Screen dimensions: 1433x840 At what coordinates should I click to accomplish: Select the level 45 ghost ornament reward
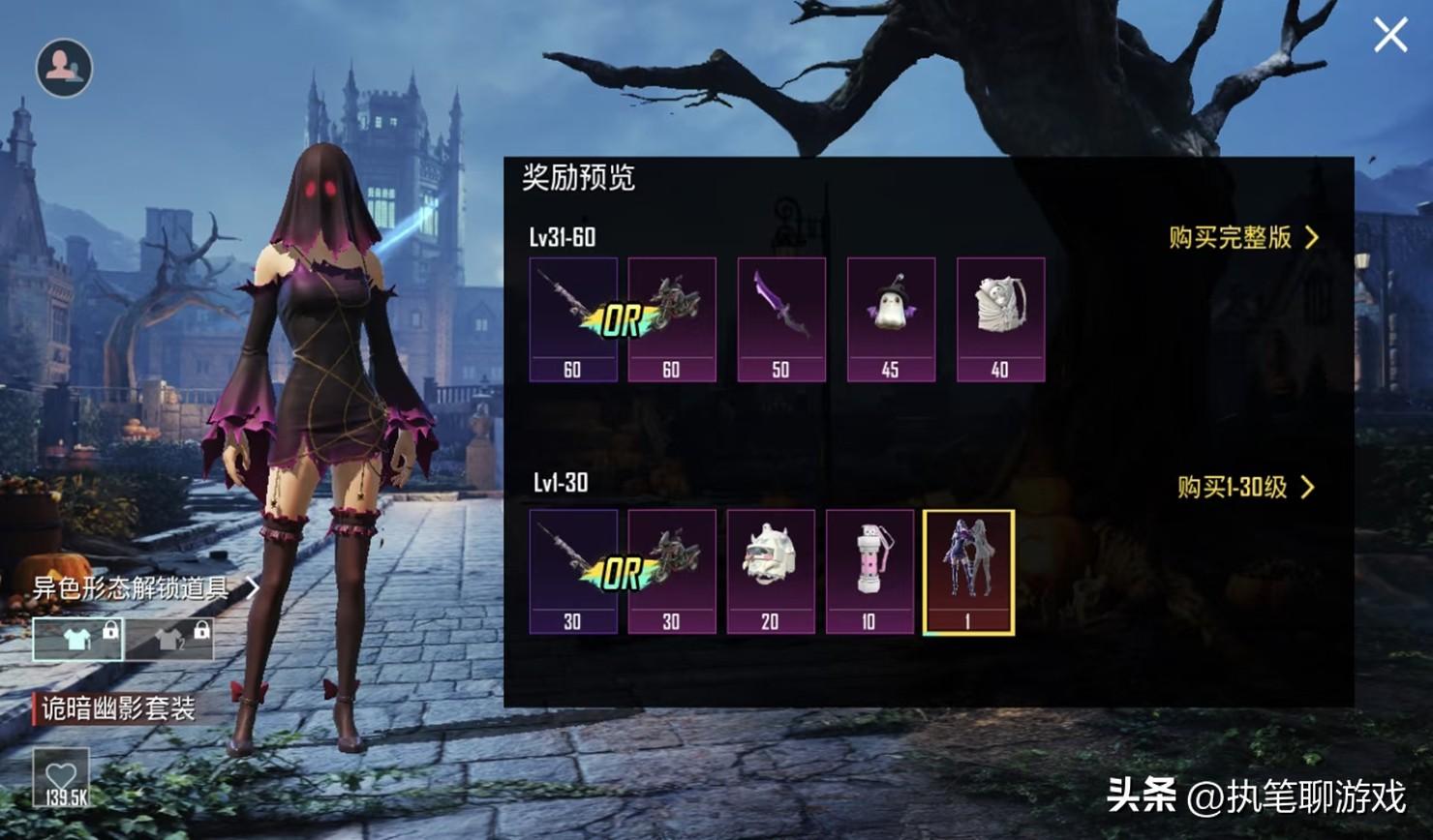click(891, 319)
